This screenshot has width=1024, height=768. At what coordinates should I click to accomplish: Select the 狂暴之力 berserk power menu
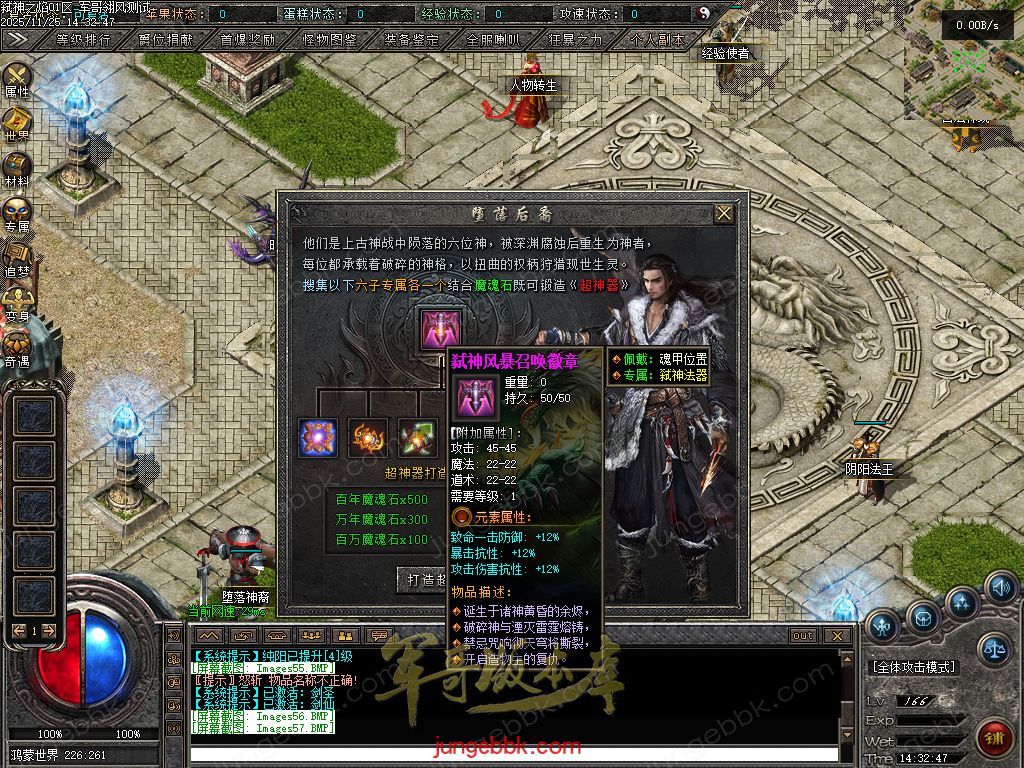[x=576, y=40]
